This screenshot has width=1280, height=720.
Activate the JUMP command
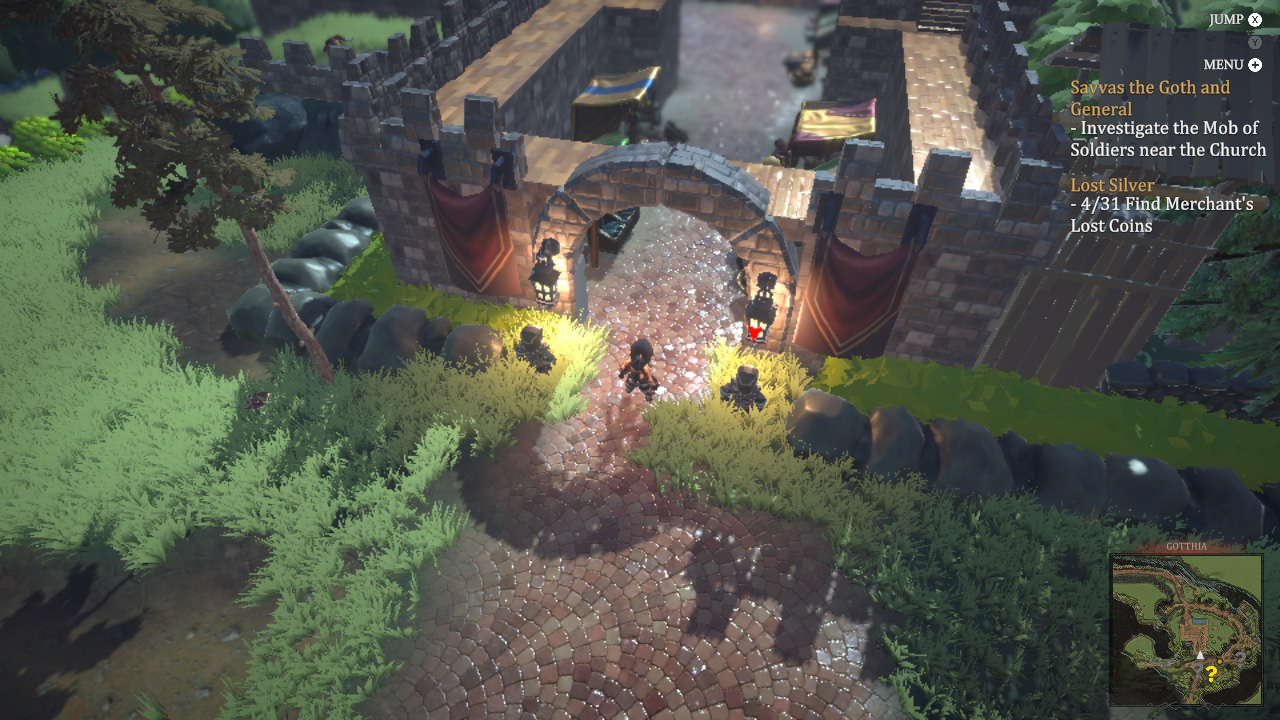coord(1224,18)
